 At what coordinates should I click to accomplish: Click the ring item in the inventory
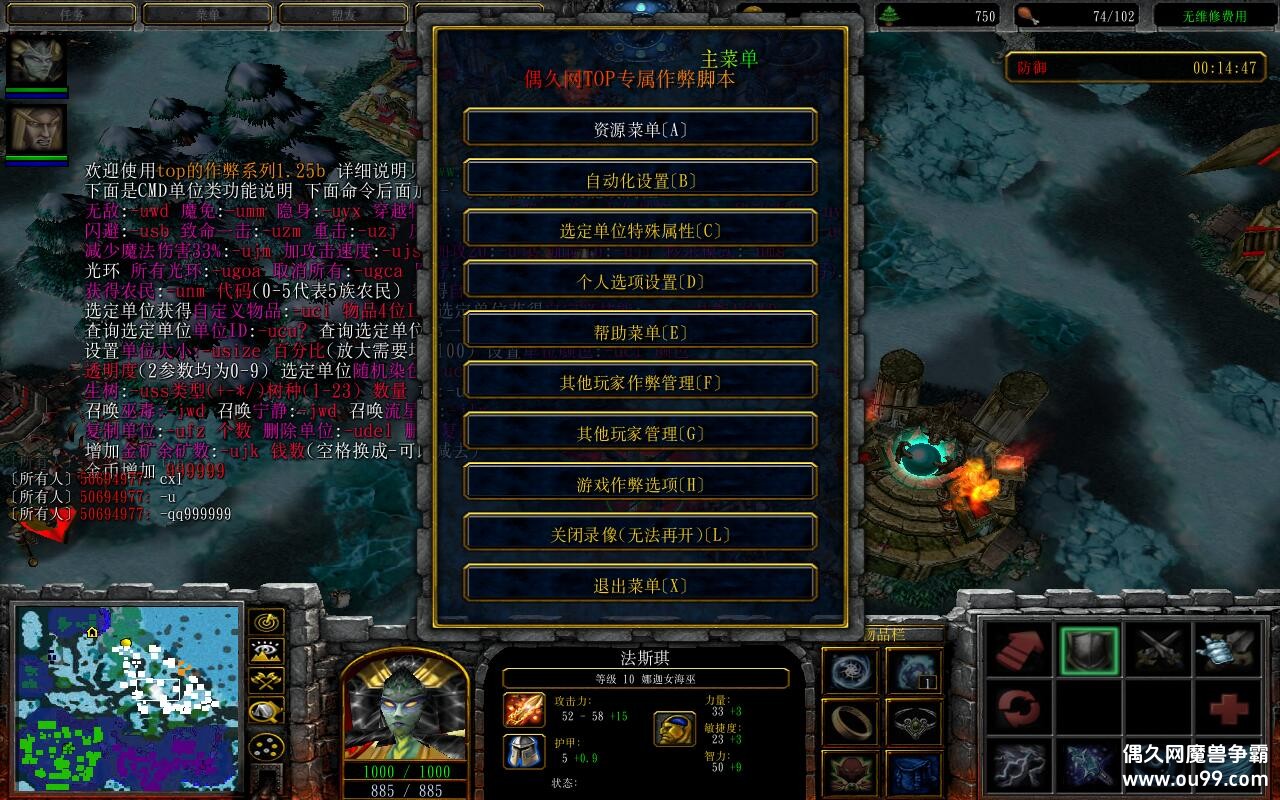point(853,720)
